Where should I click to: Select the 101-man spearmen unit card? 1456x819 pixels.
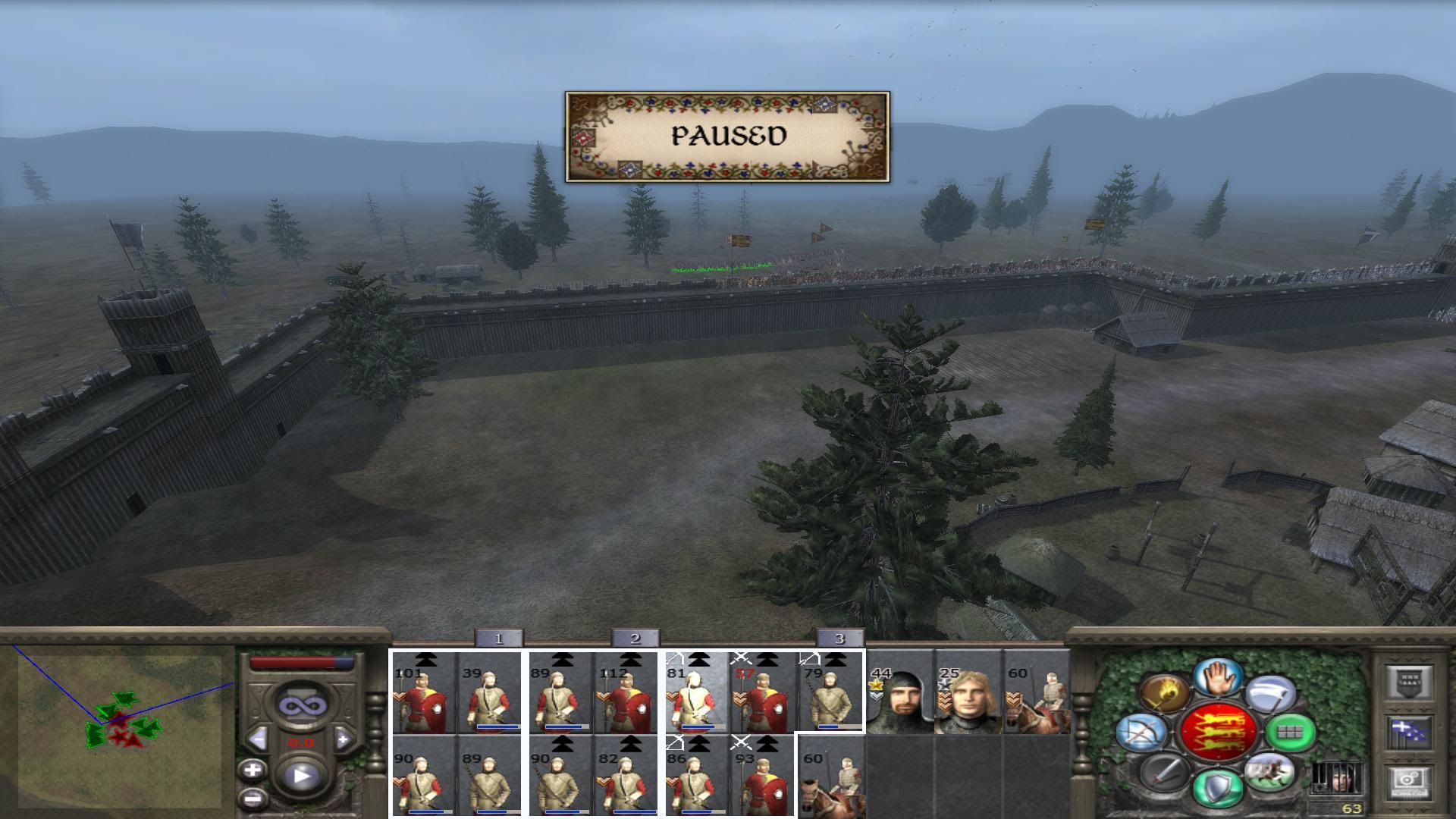point(423,693)
